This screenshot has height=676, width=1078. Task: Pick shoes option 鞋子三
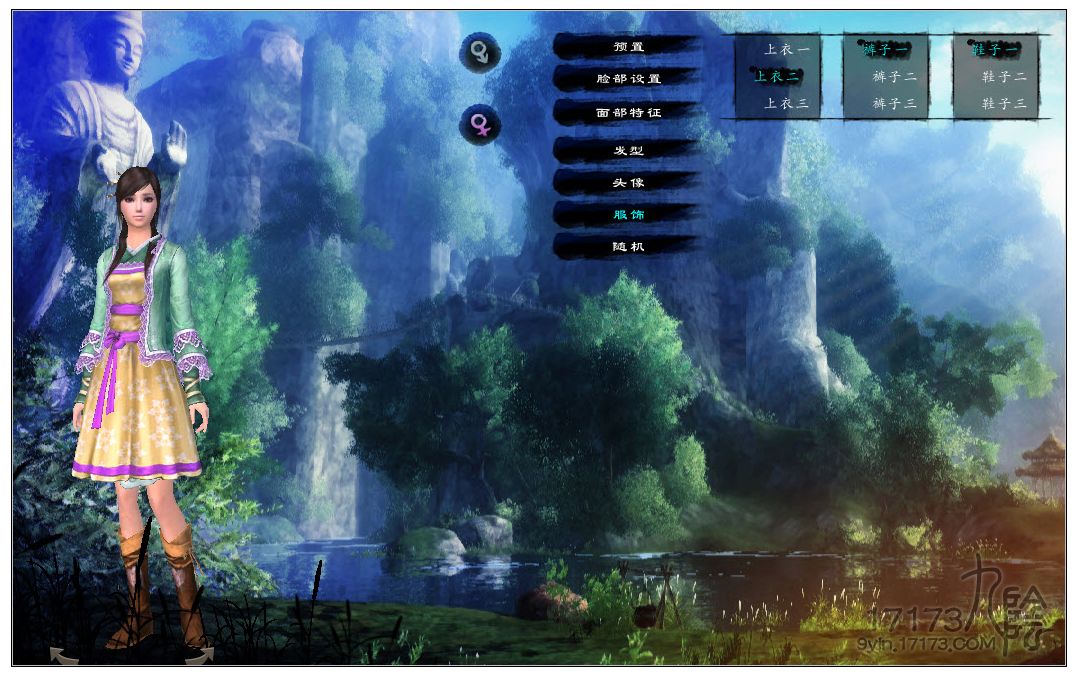pos(1004,103)
